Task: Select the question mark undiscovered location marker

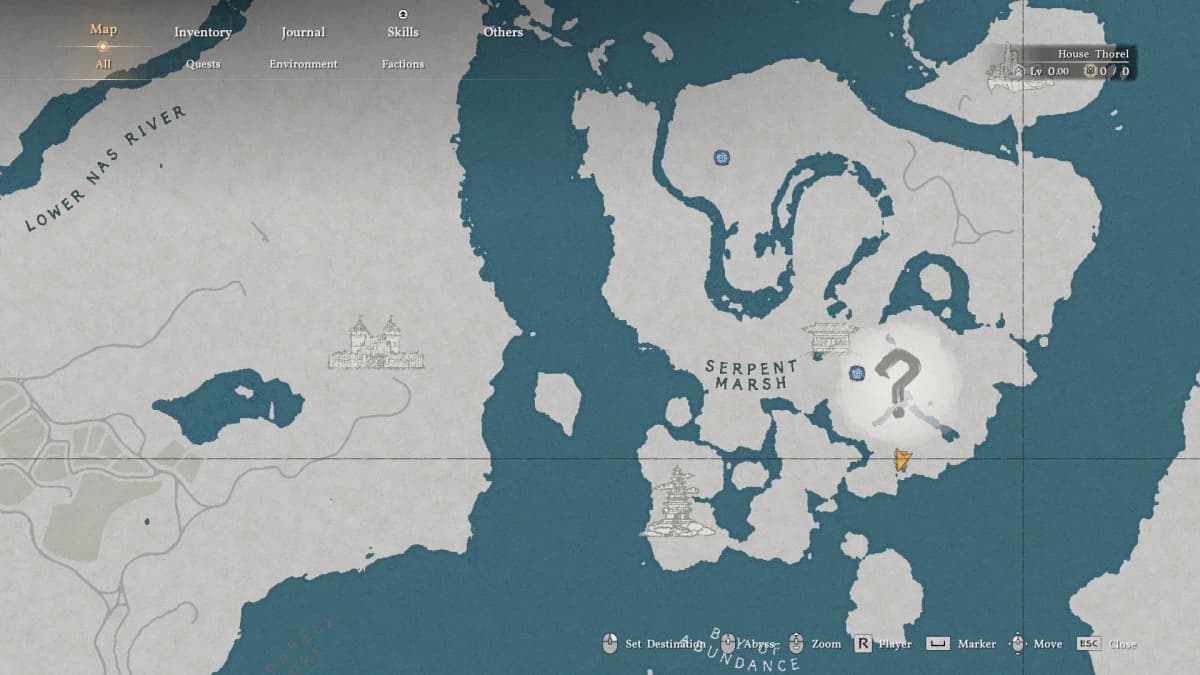Action: [897, 382]
